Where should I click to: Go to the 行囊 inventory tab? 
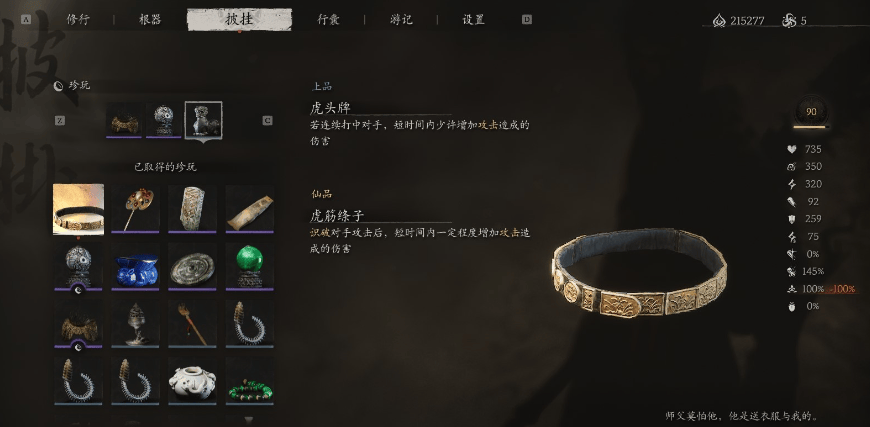(329, 19)
